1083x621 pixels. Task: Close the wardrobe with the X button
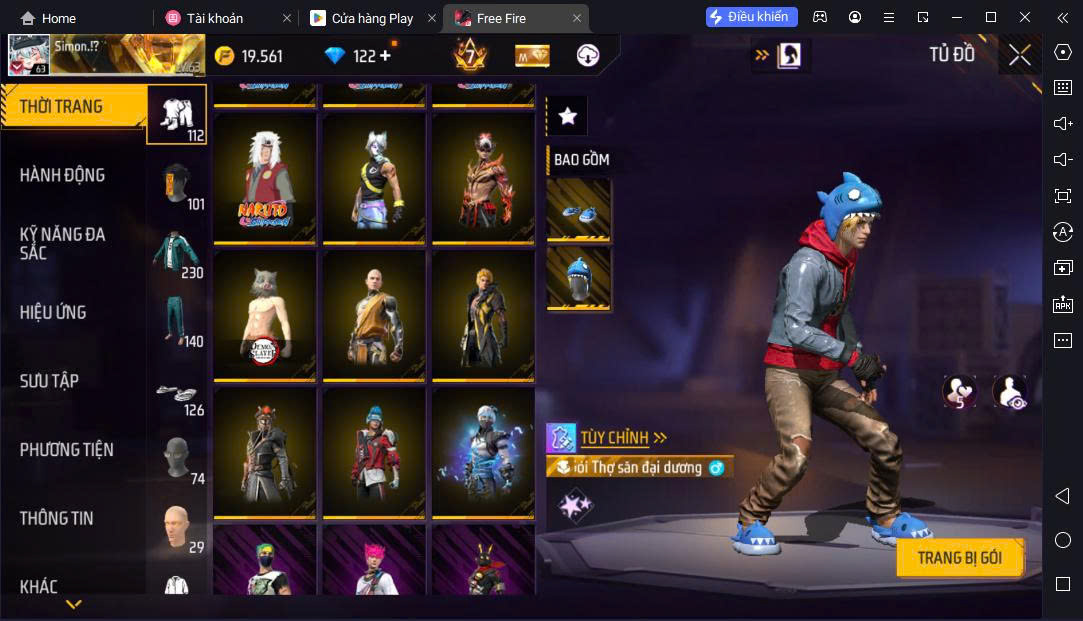click(x=1019, y=56)
